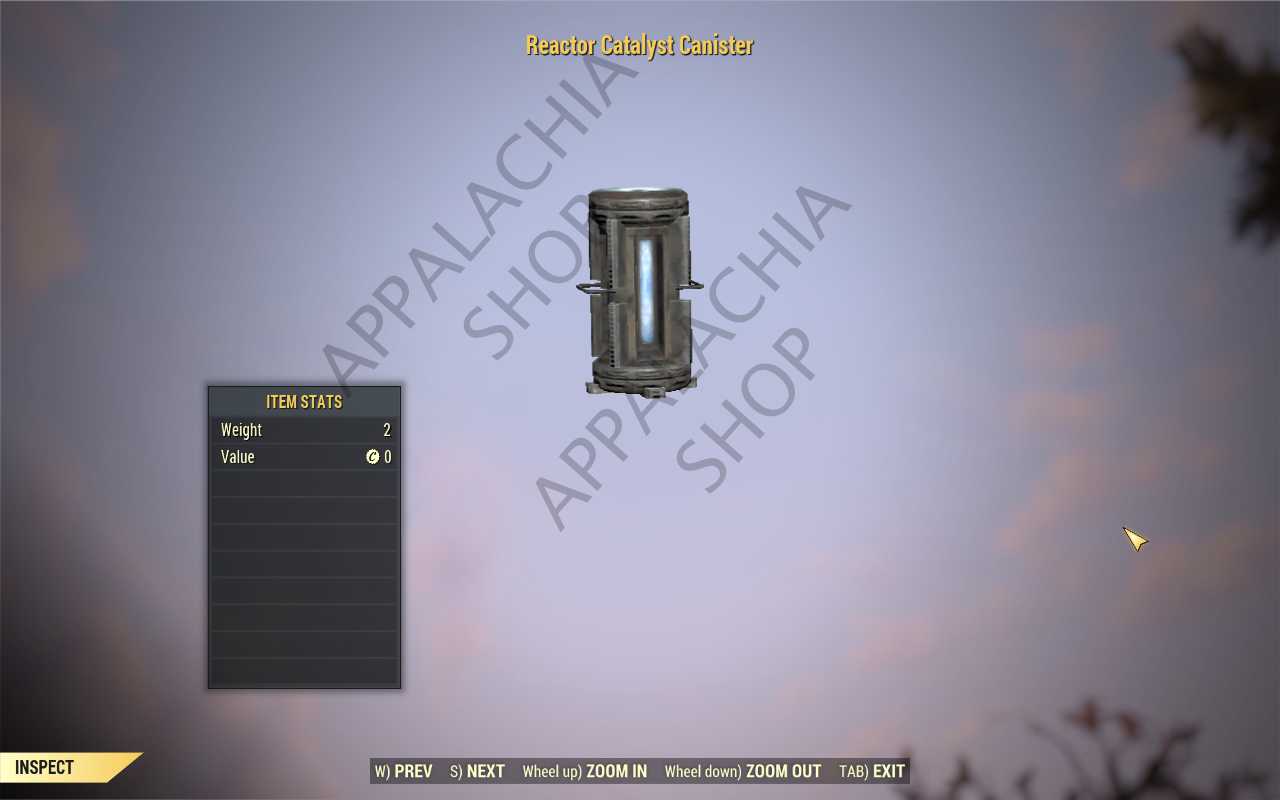Toggle the W) PREV control
1280x800 pixels.
click(x=403, y=771)
